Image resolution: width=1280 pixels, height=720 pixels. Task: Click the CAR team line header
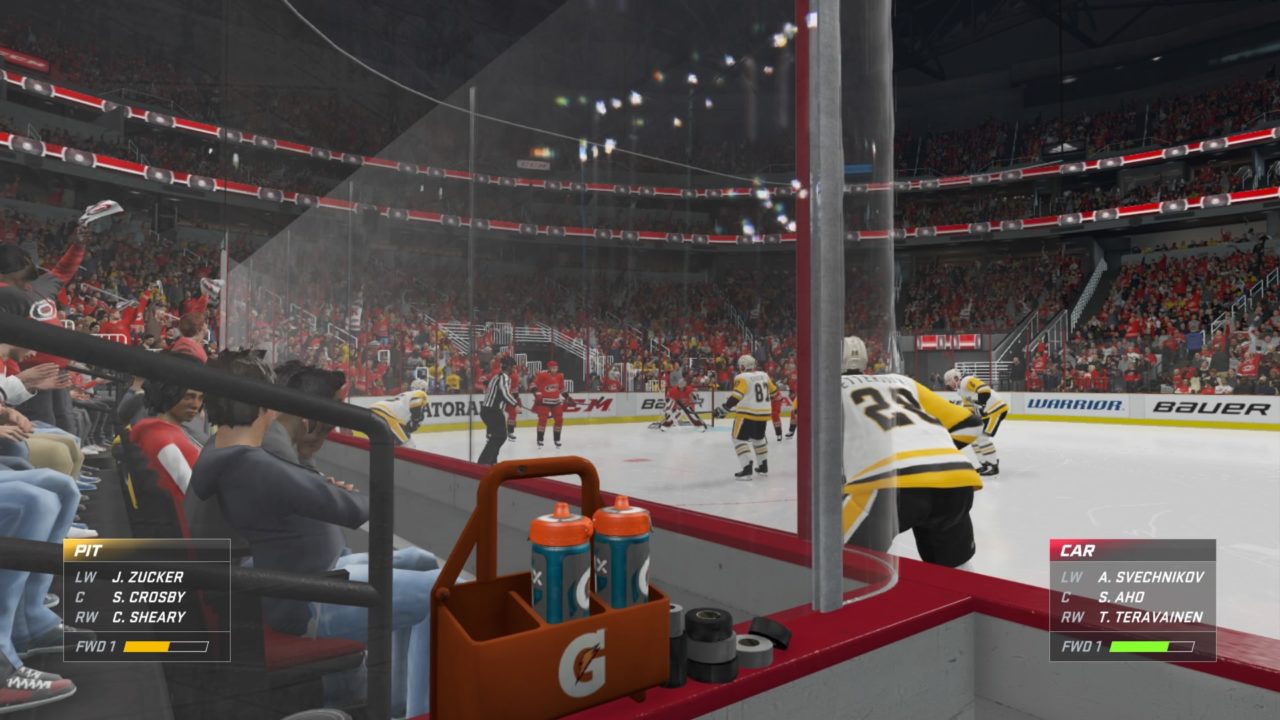click(x=1132, y=550)
